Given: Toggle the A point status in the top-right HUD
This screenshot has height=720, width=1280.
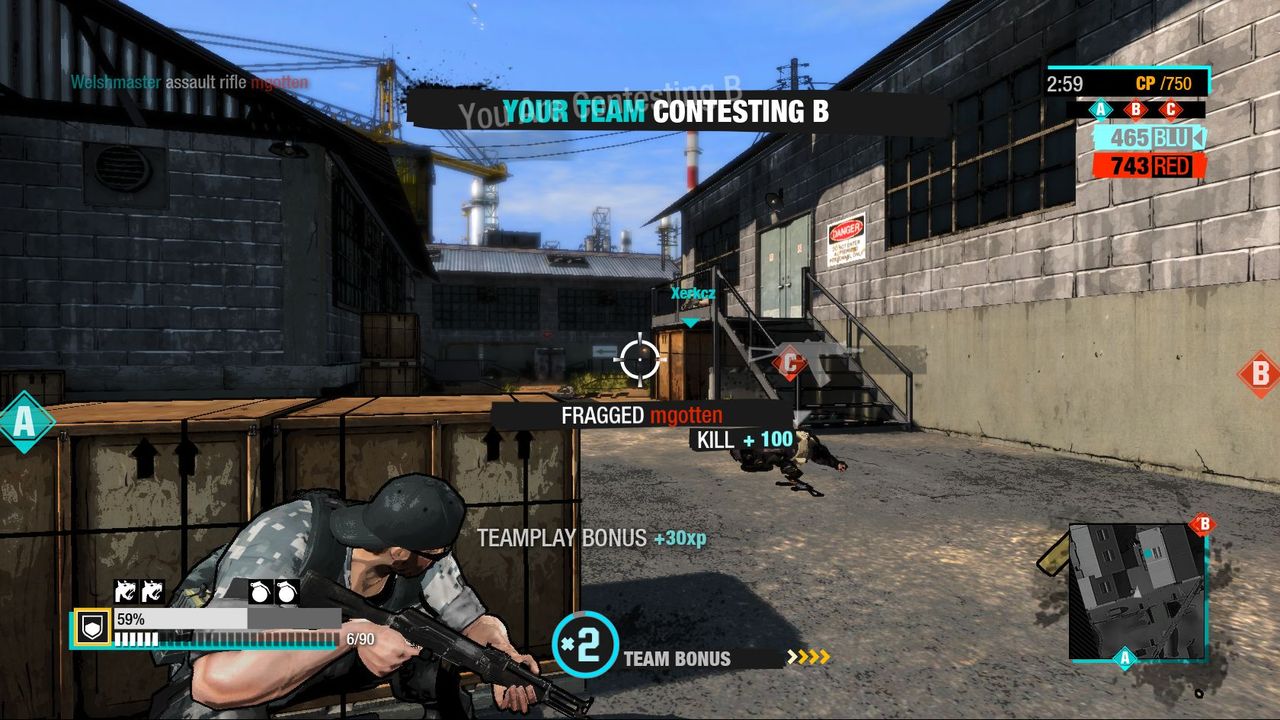Looking at the screenshot, I should pyautogui.click(x=1100, y=108).
